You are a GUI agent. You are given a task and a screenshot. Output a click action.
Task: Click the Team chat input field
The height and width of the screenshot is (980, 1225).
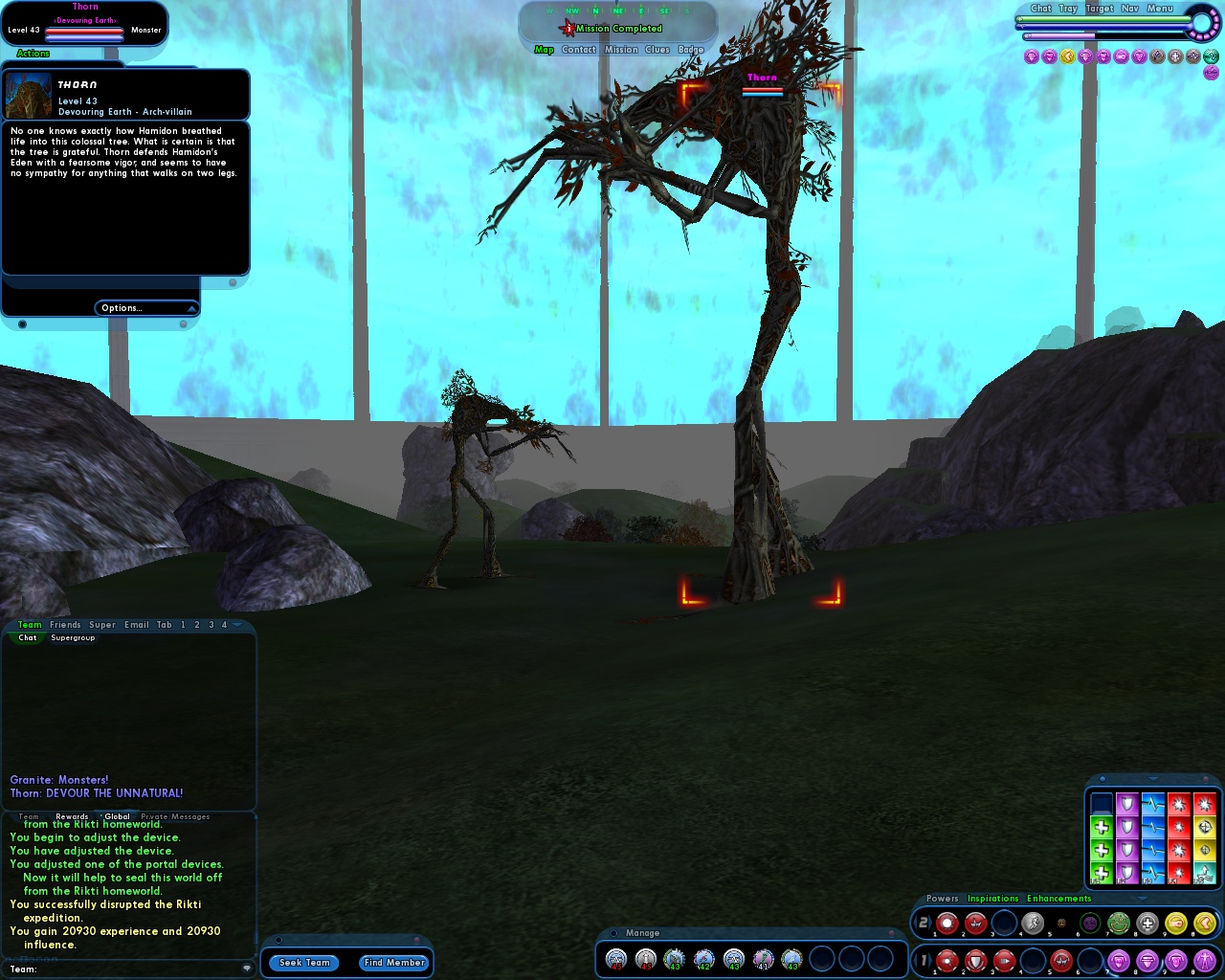coord(124,969)
